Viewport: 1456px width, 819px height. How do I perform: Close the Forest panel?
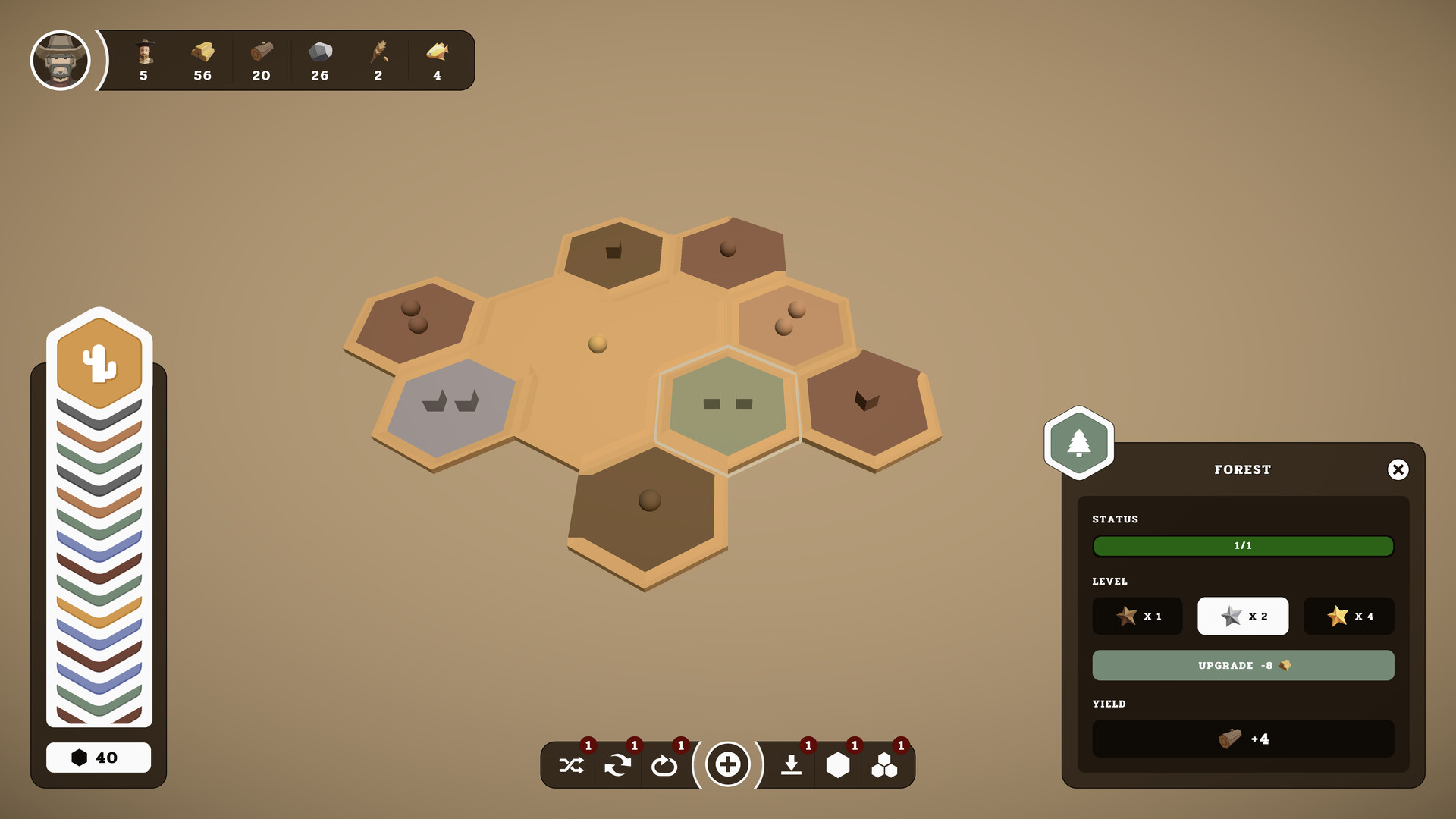1399,469
